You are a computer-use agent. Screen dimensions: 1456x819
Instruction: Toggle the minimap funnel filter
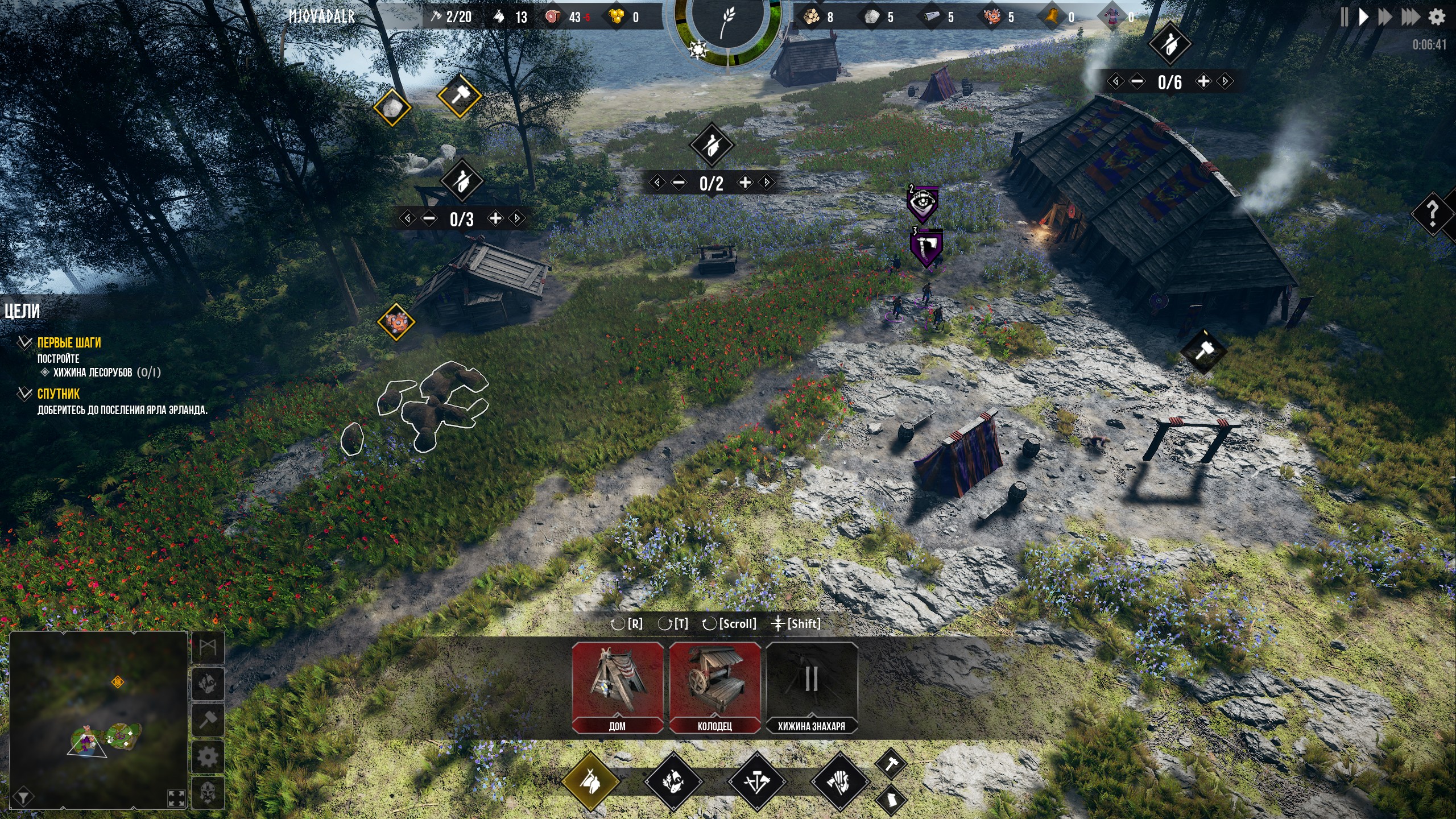point(23,797)
